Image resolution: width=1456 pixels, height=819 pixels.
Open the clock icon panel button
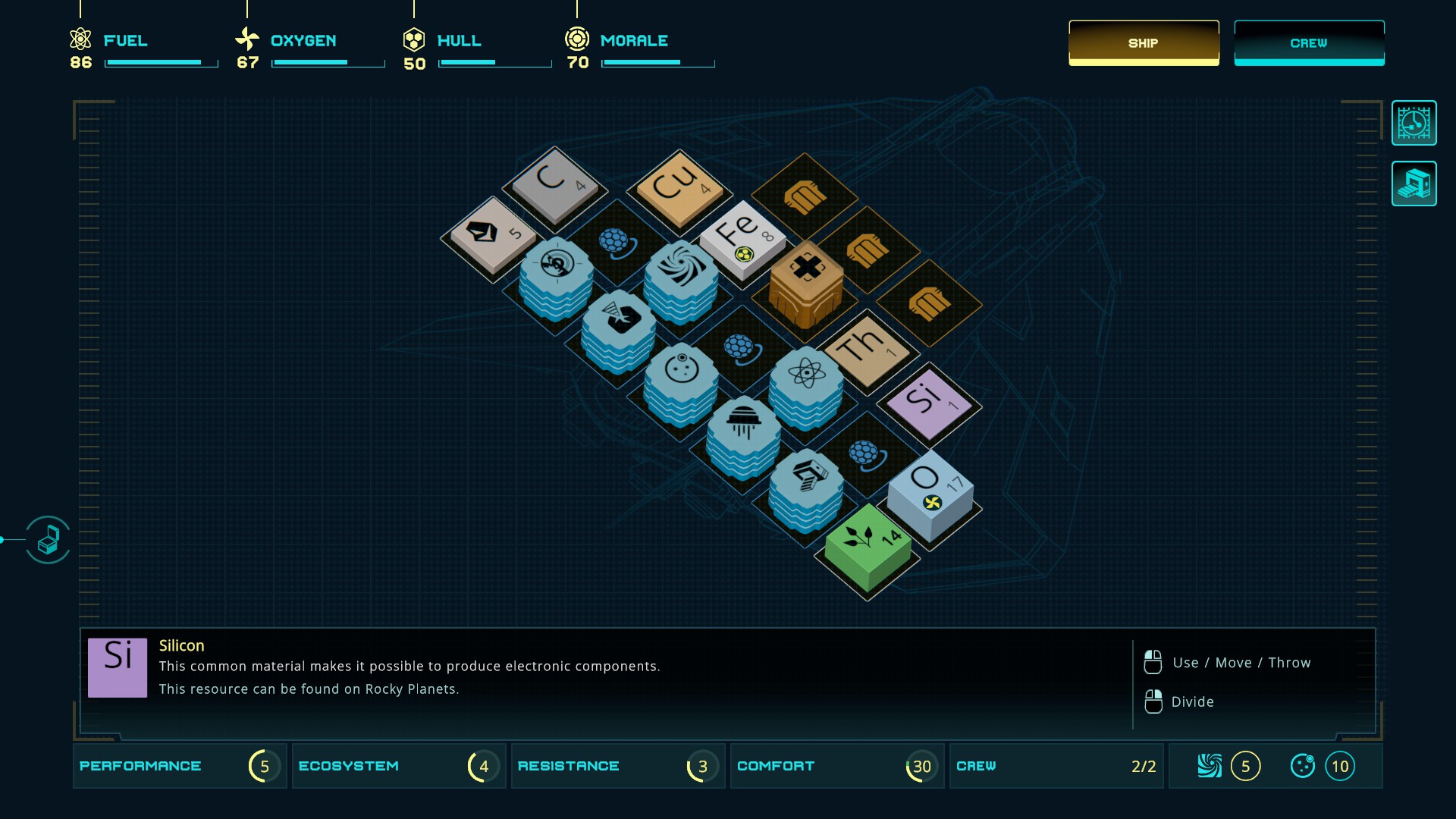coord(1414,123)
